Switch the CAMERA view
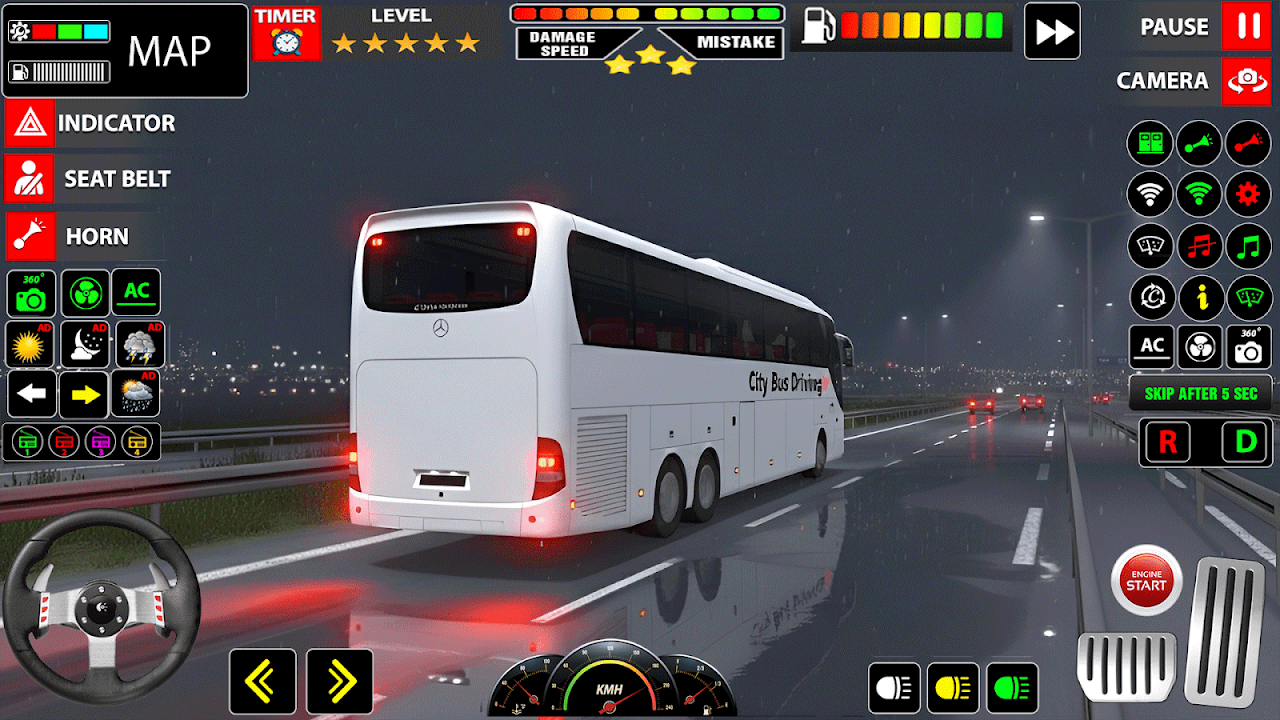Screen dimensions: 1280x720 coord(1246,81)
